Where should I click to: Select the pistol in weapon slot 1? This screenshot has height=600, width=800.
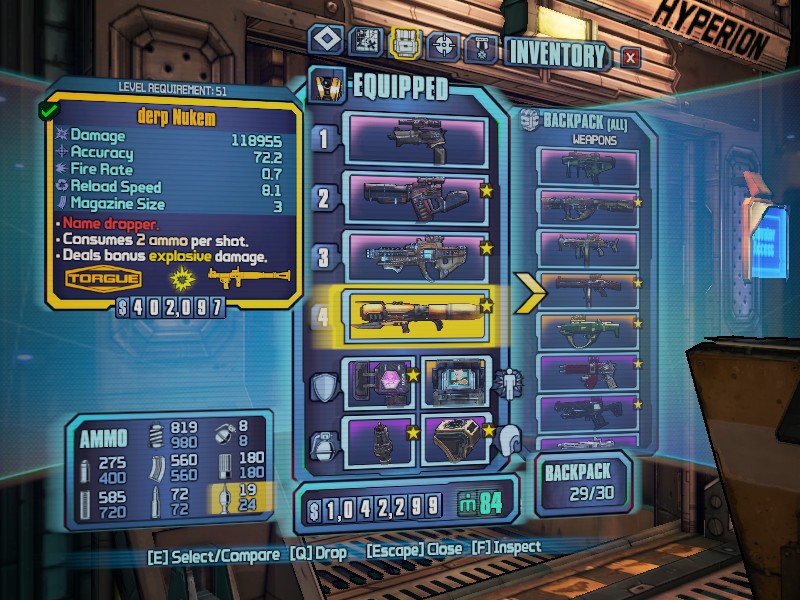pos(416,139)
